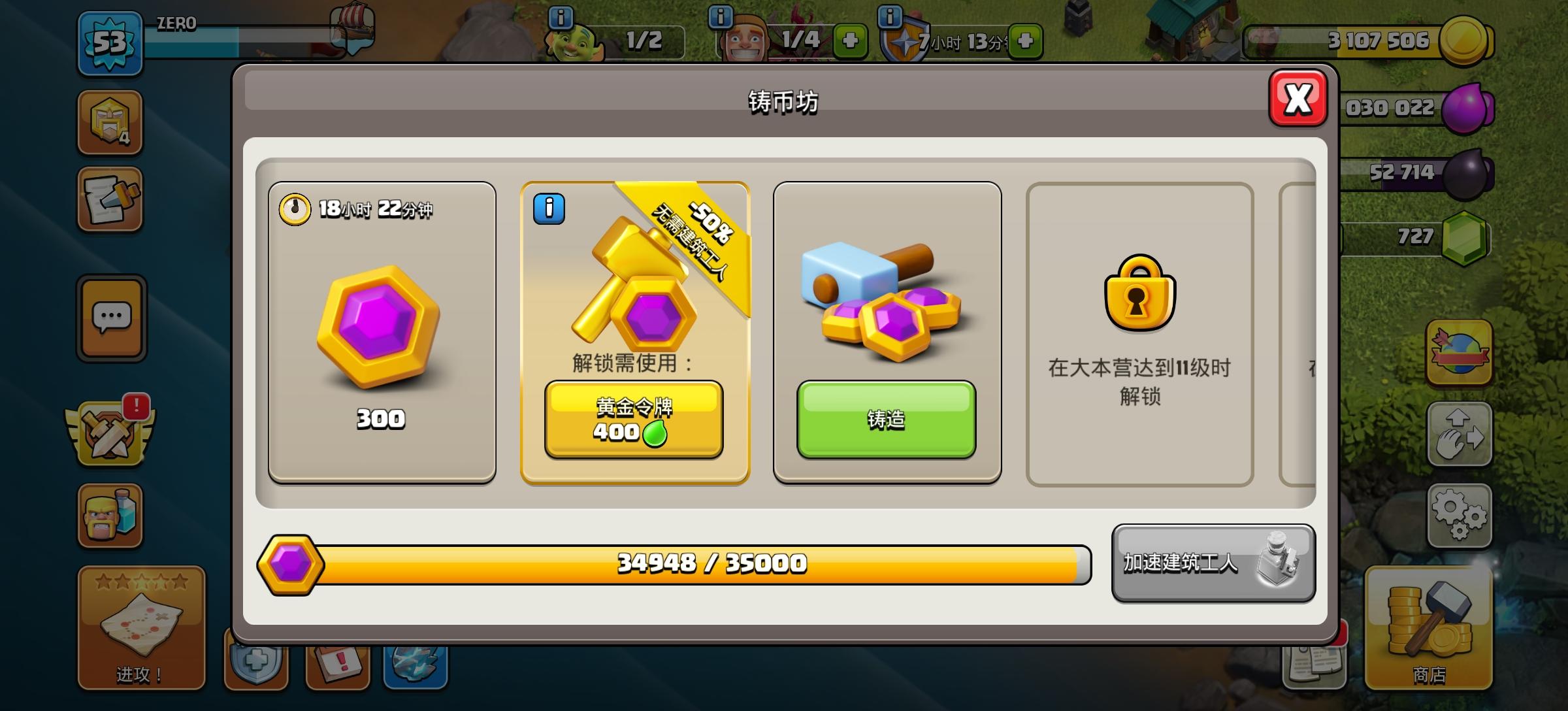Open the clan games badge showing 4
This screenshot has width=1568, height=711.
click(x=110, y=123)
